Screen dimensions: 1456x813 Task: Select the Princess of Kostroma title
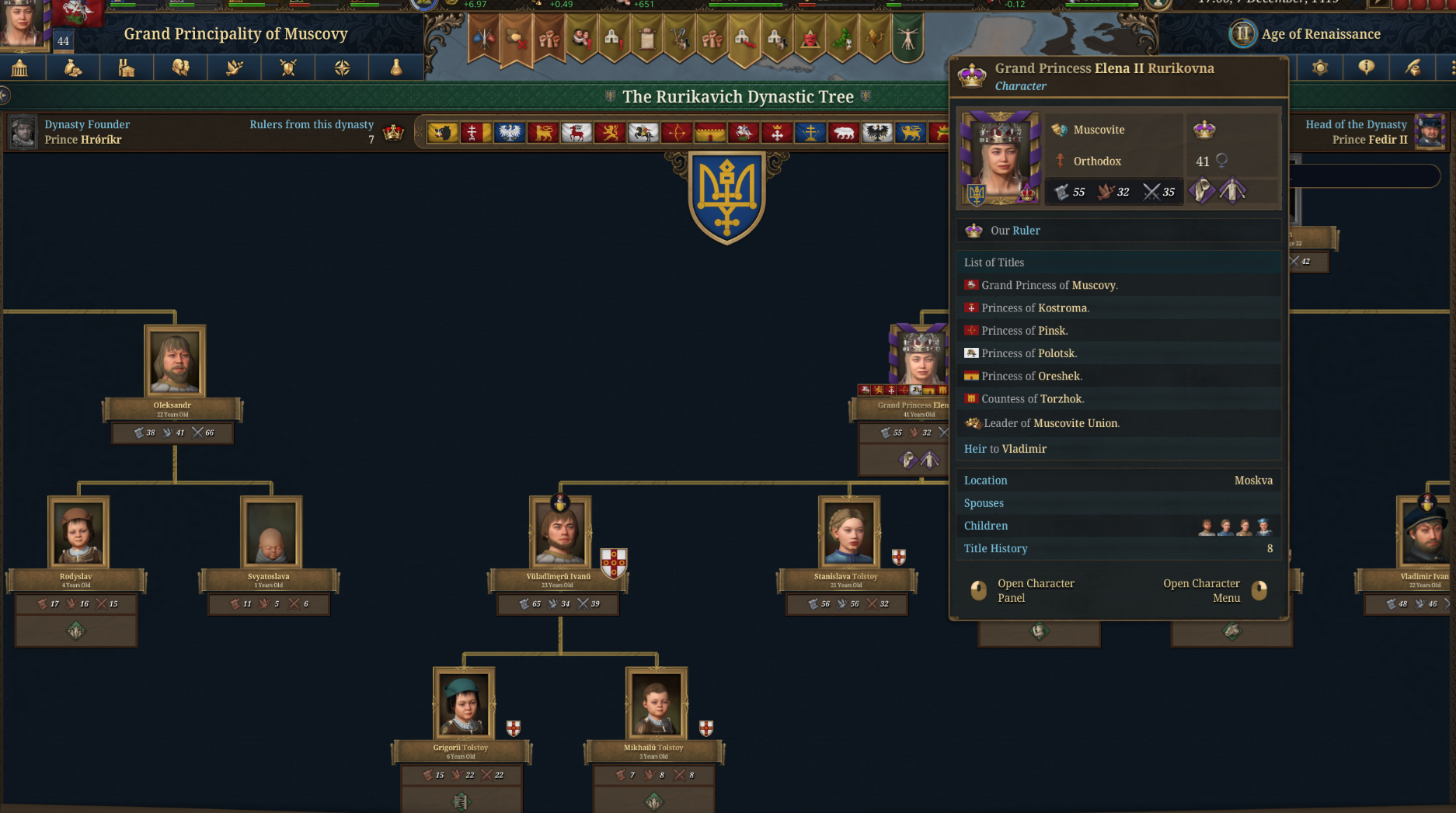1035,307
